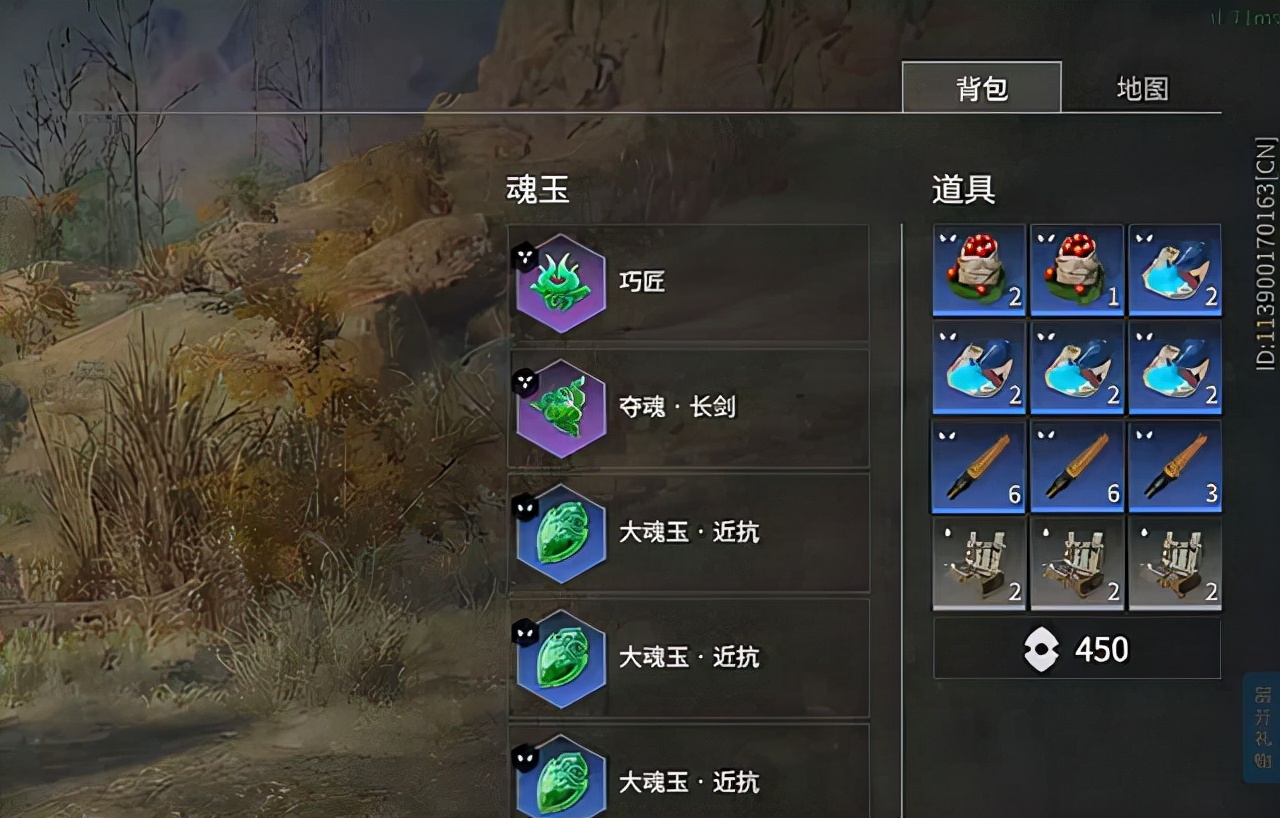This screenshot has height=818, width=1280.
Task: Click the 魂玉 section header
Action: coord(538,190)
